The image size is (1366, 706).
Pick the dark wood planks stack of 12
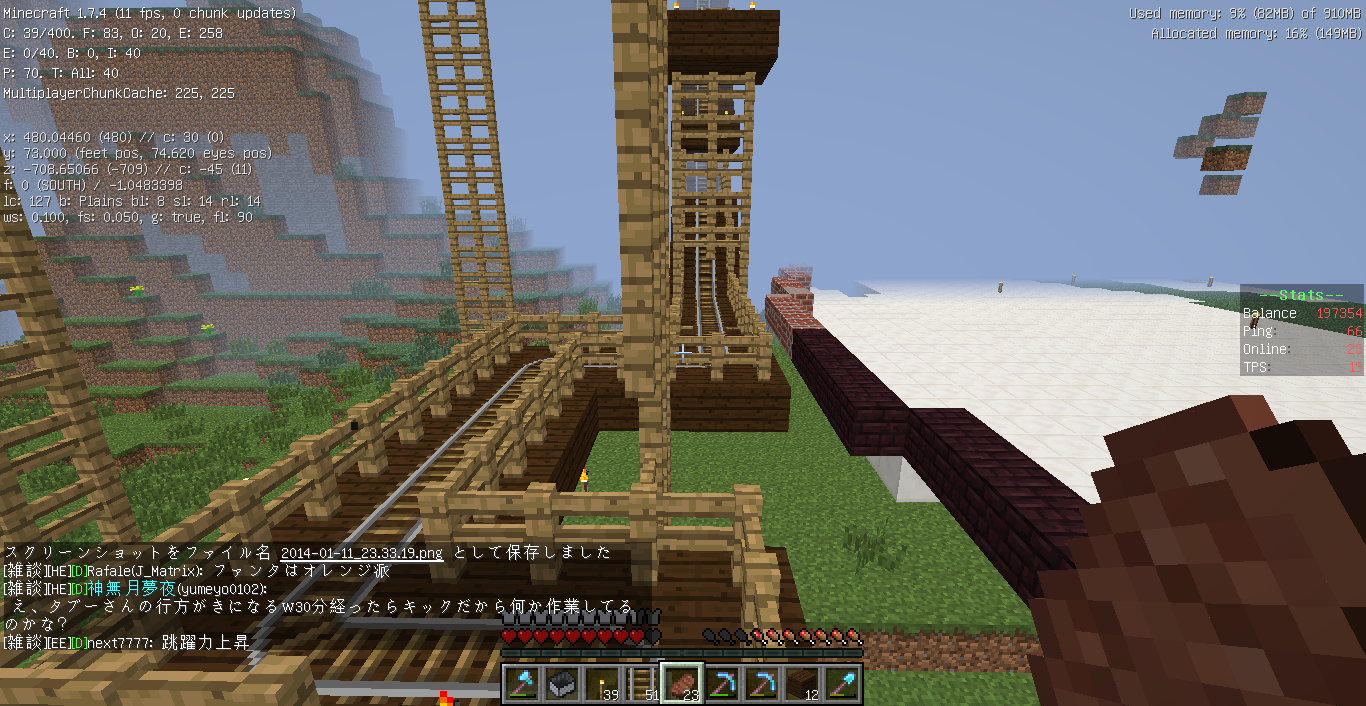[x=802, y=684]
